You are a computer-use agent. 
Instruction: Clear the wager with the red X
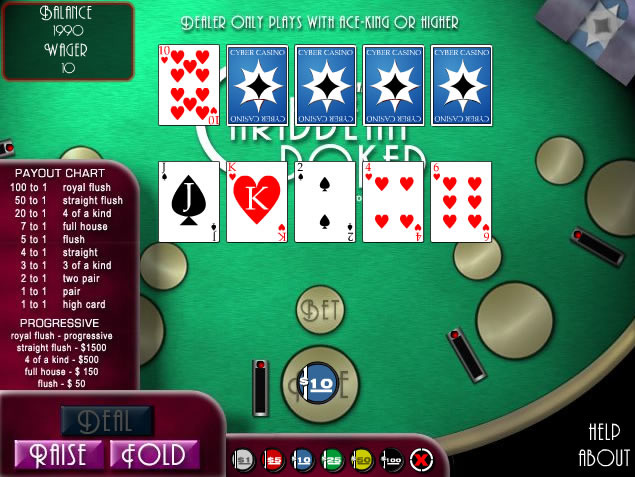click(x=422, y=459)
